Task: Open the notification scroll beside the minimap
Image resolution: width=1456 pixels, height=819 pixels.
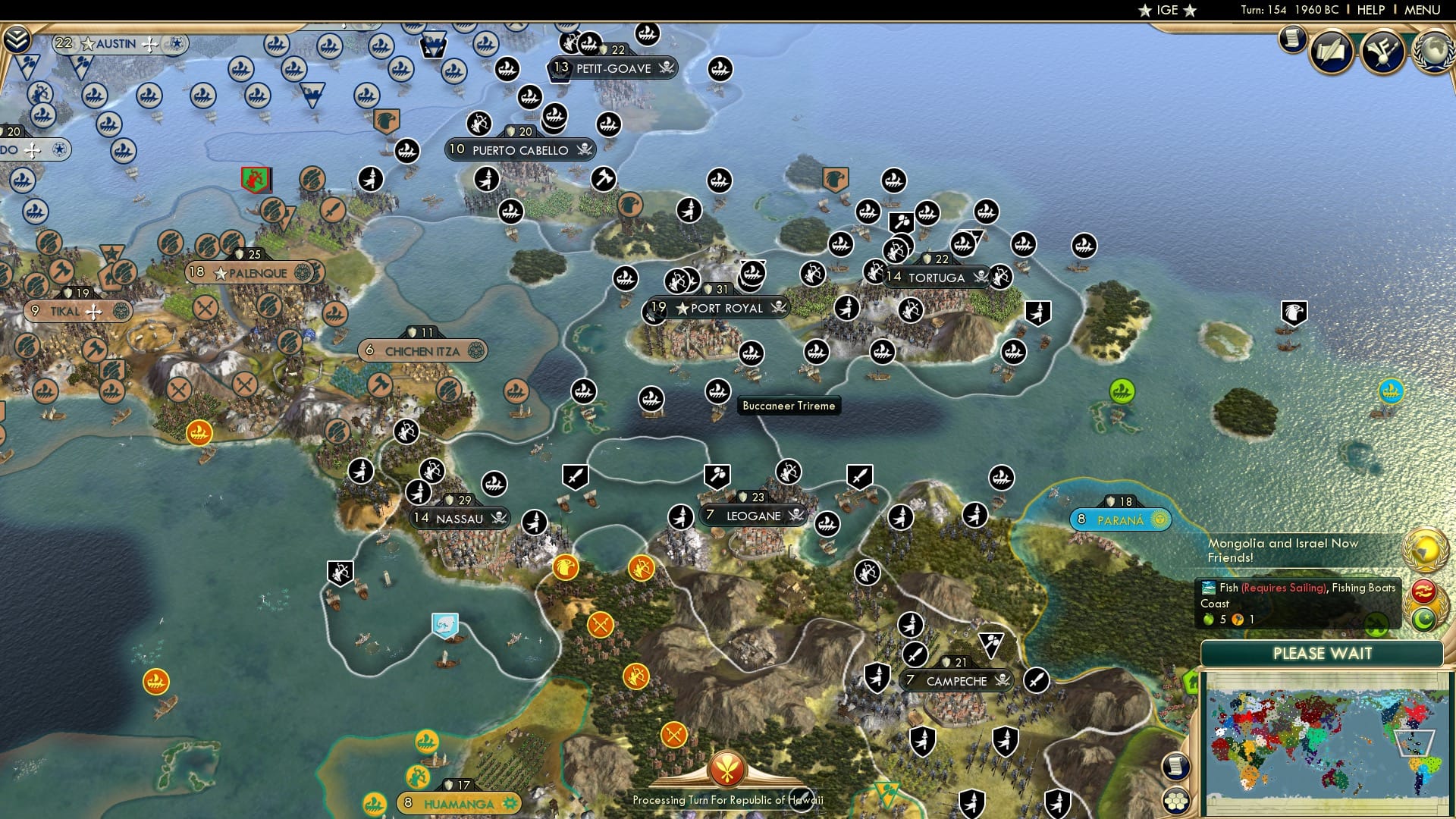Action: coord(1176,766)
